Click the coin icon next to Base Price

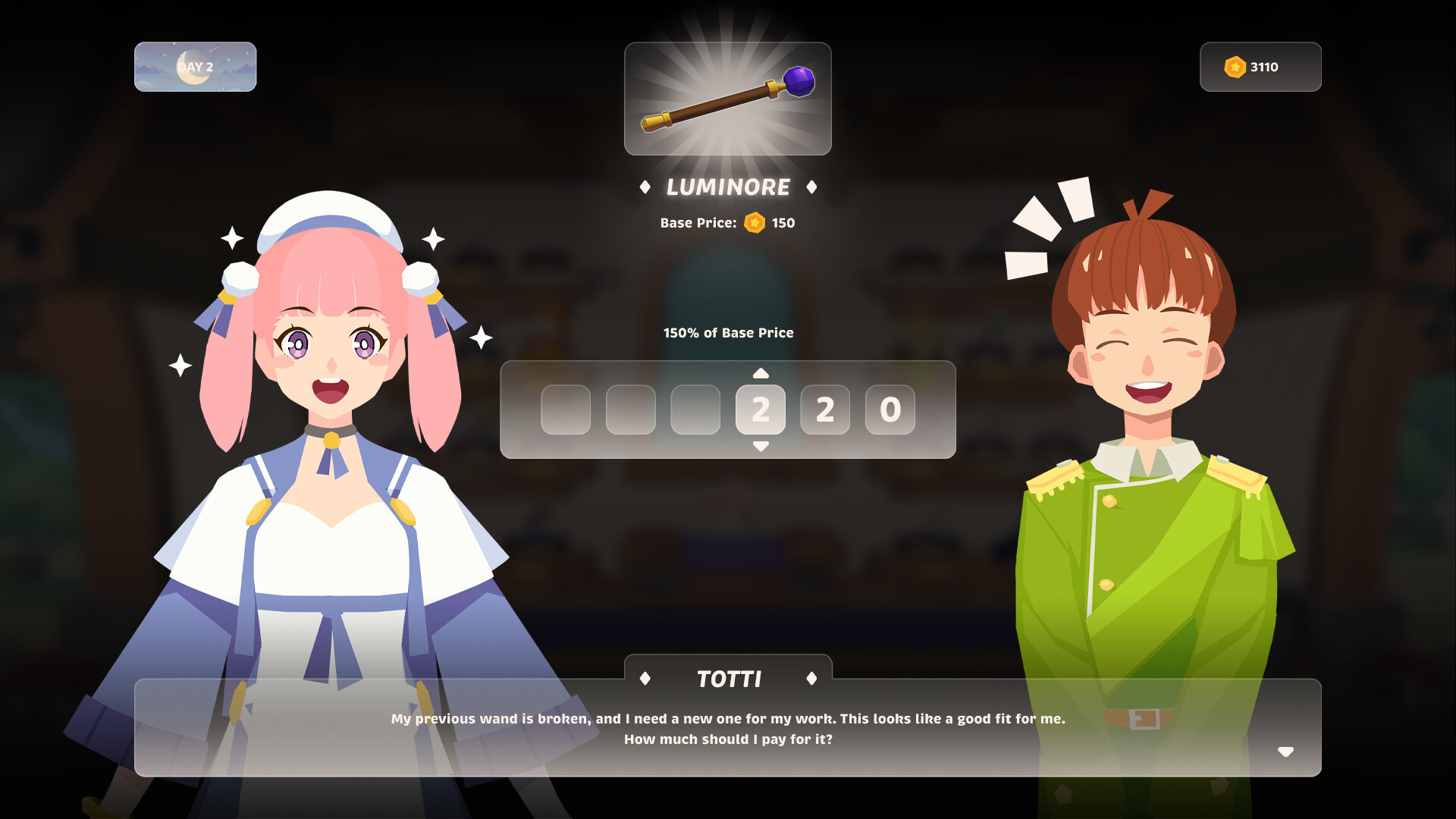(753, 222)
